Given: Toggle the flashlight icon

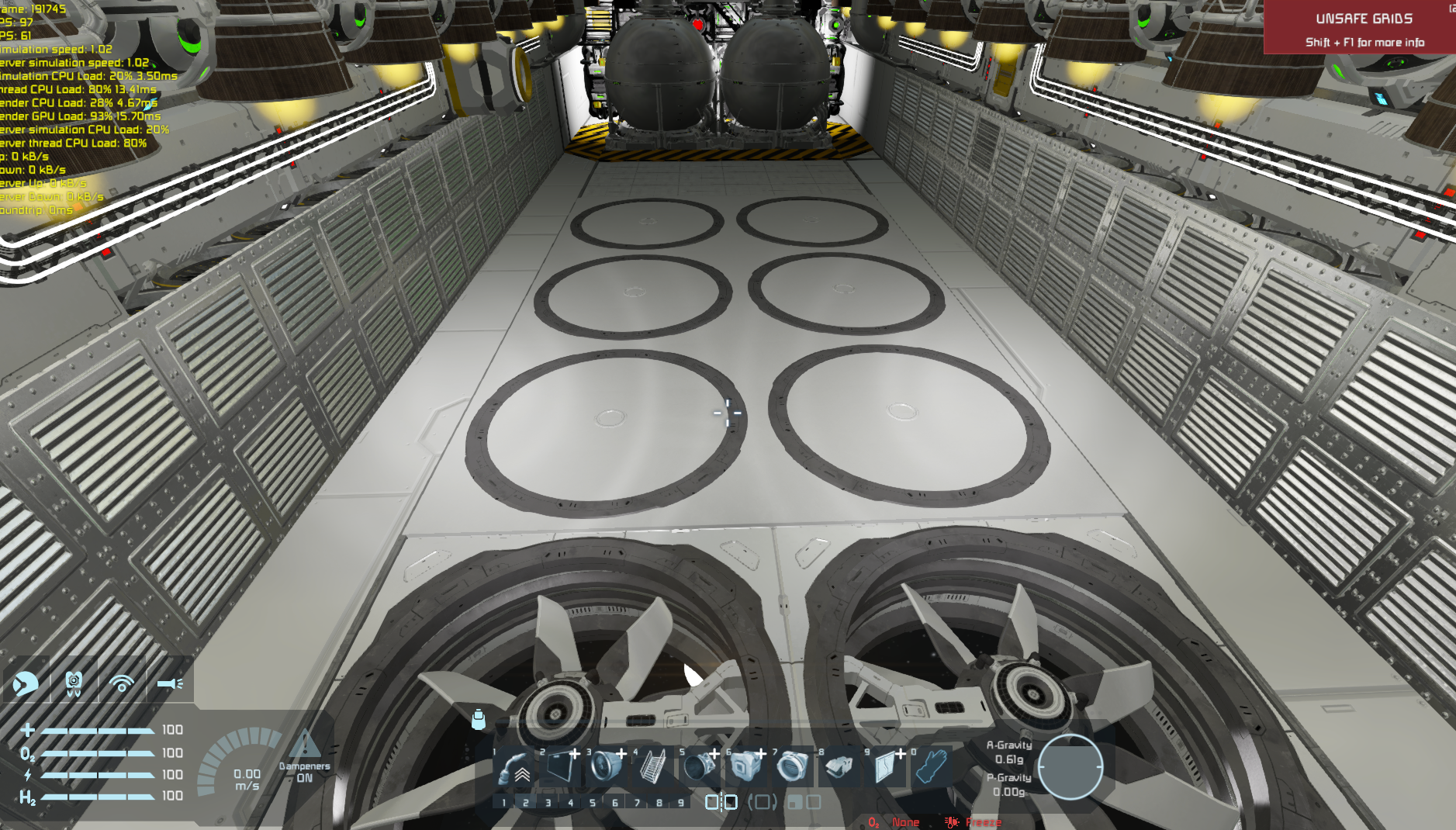Looking at the screenshot, I should coord(170,683).
